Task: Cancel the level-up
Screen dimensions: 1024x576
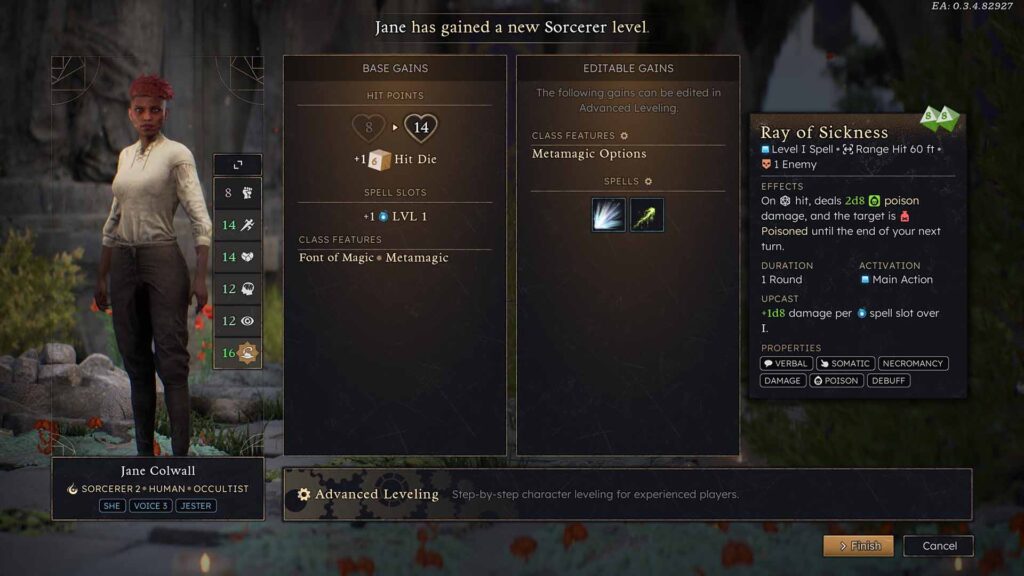Action: coord(938,546)
